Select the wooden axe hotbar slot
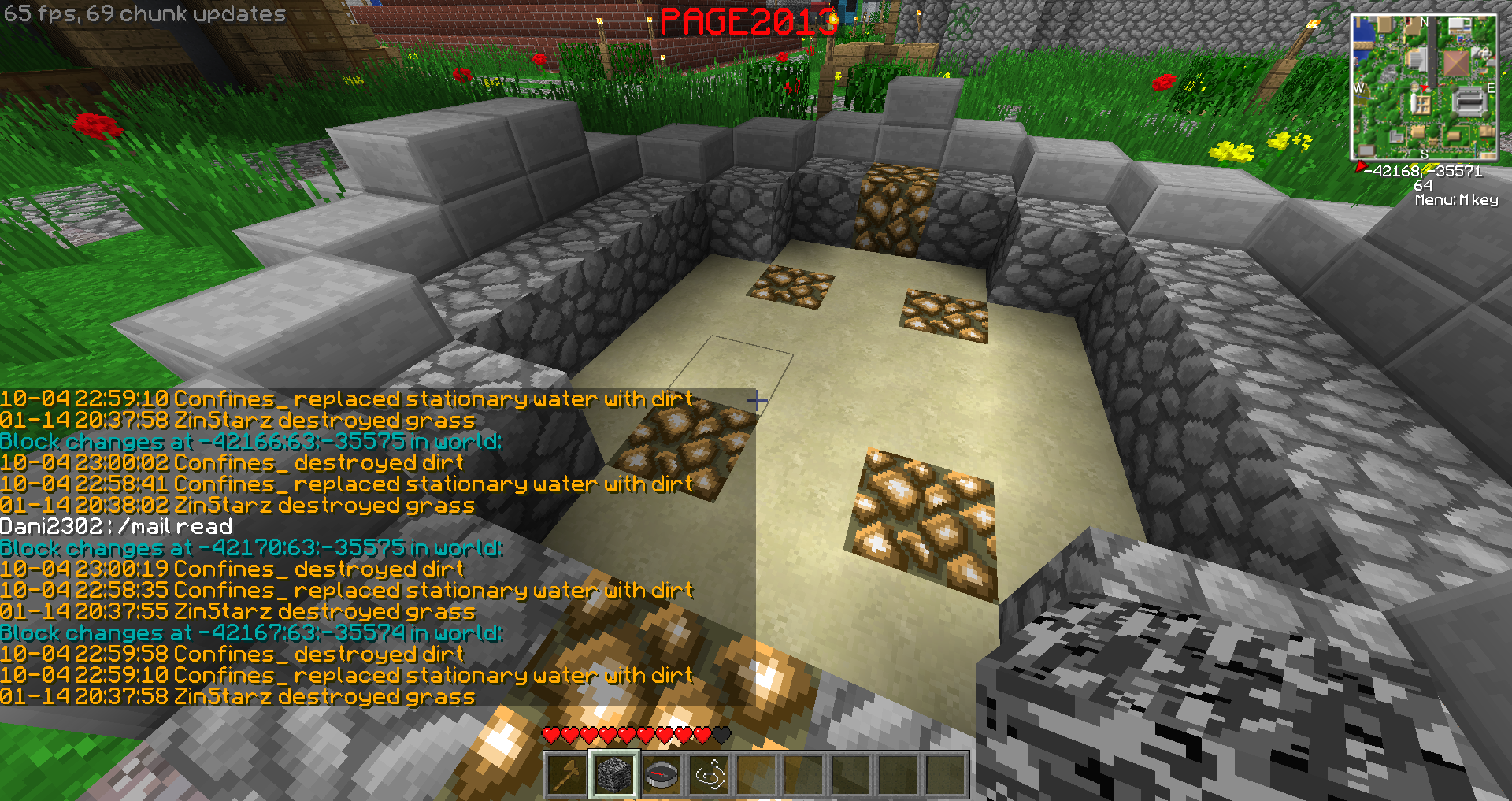This screenshot has width=1512, height=801. pos(567,776)
